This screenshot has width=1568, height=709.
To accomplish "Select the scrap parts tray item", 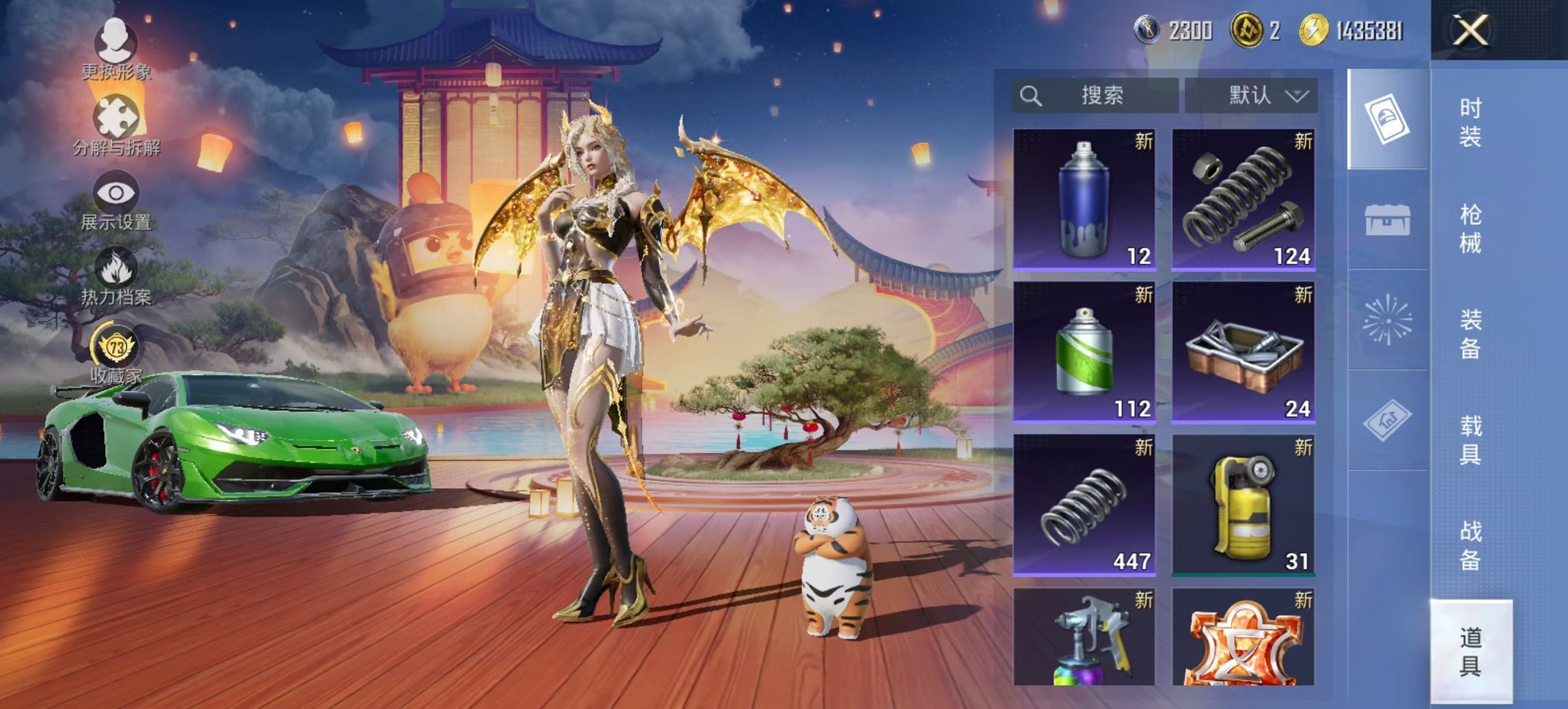I will (x=1243, y=351).
